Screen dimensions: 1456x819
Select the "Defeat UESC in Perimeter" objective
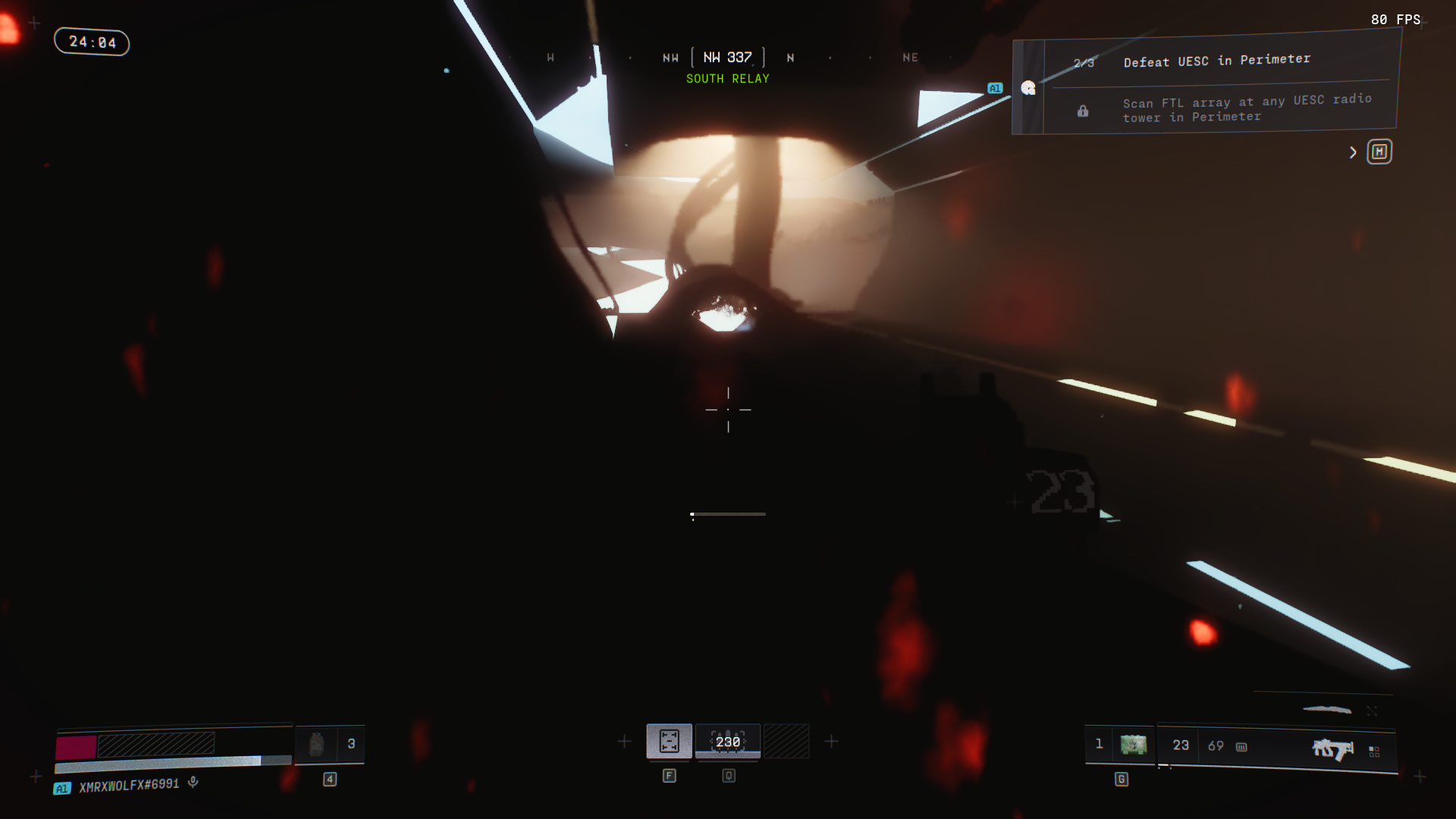click(1216, 61)
